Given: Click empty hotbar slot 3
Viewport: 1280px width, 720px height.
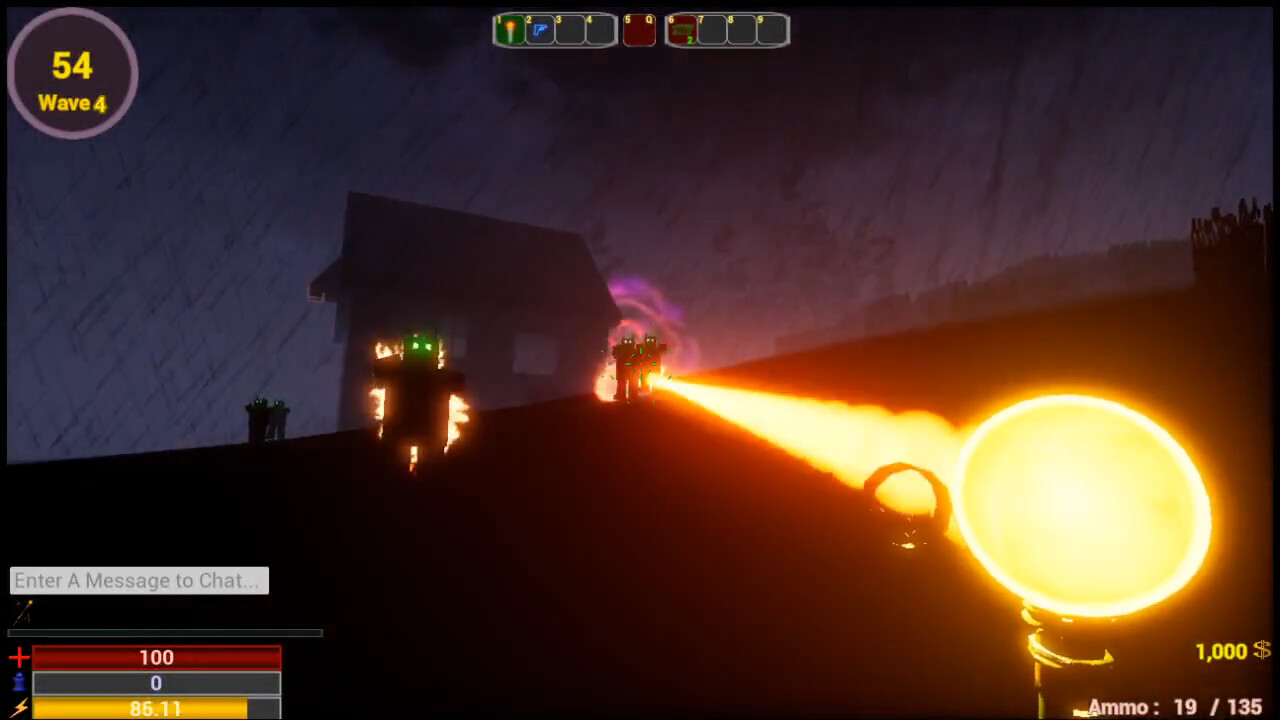Looking at the screenshot, I should [572, 30].
